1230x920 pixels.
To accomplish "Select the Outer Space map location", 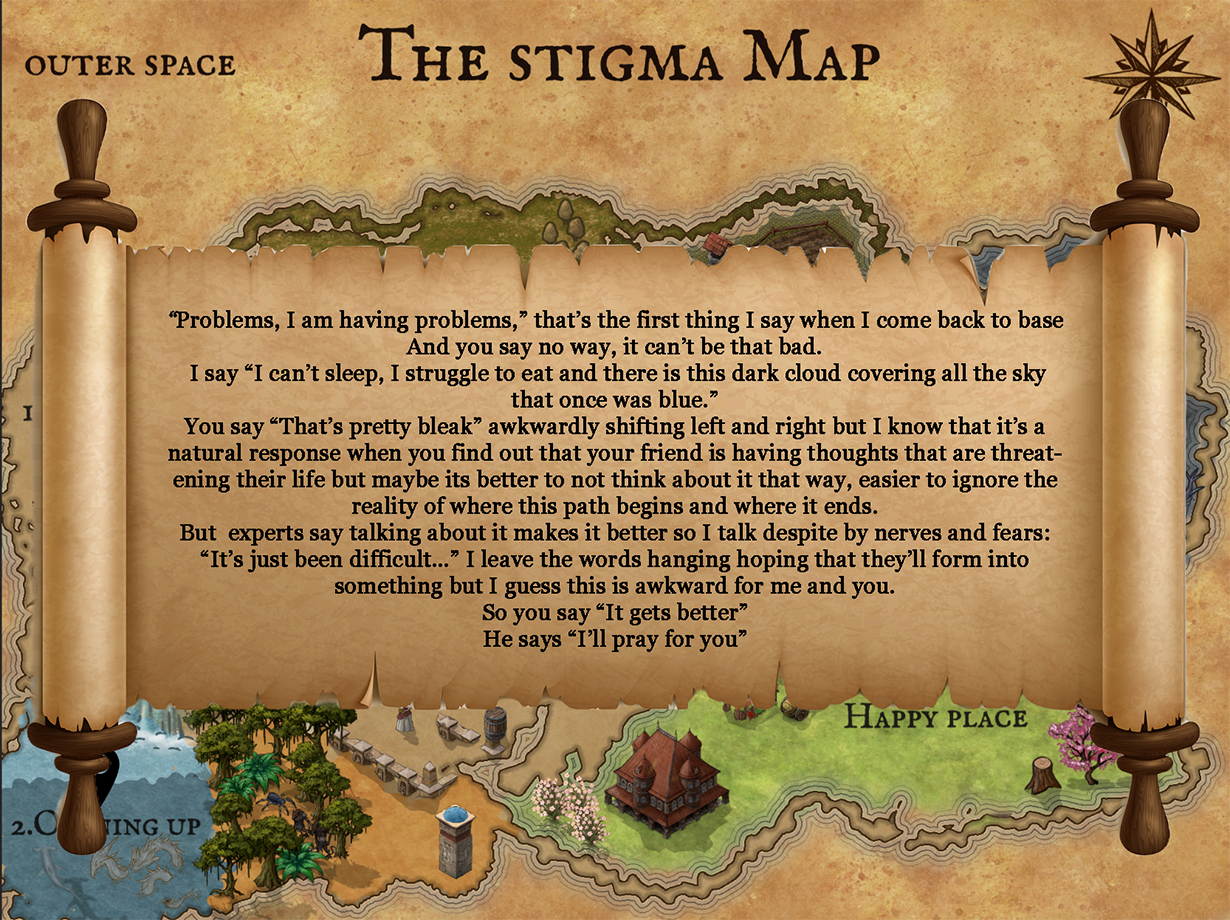I will click(x=130, y=66).
